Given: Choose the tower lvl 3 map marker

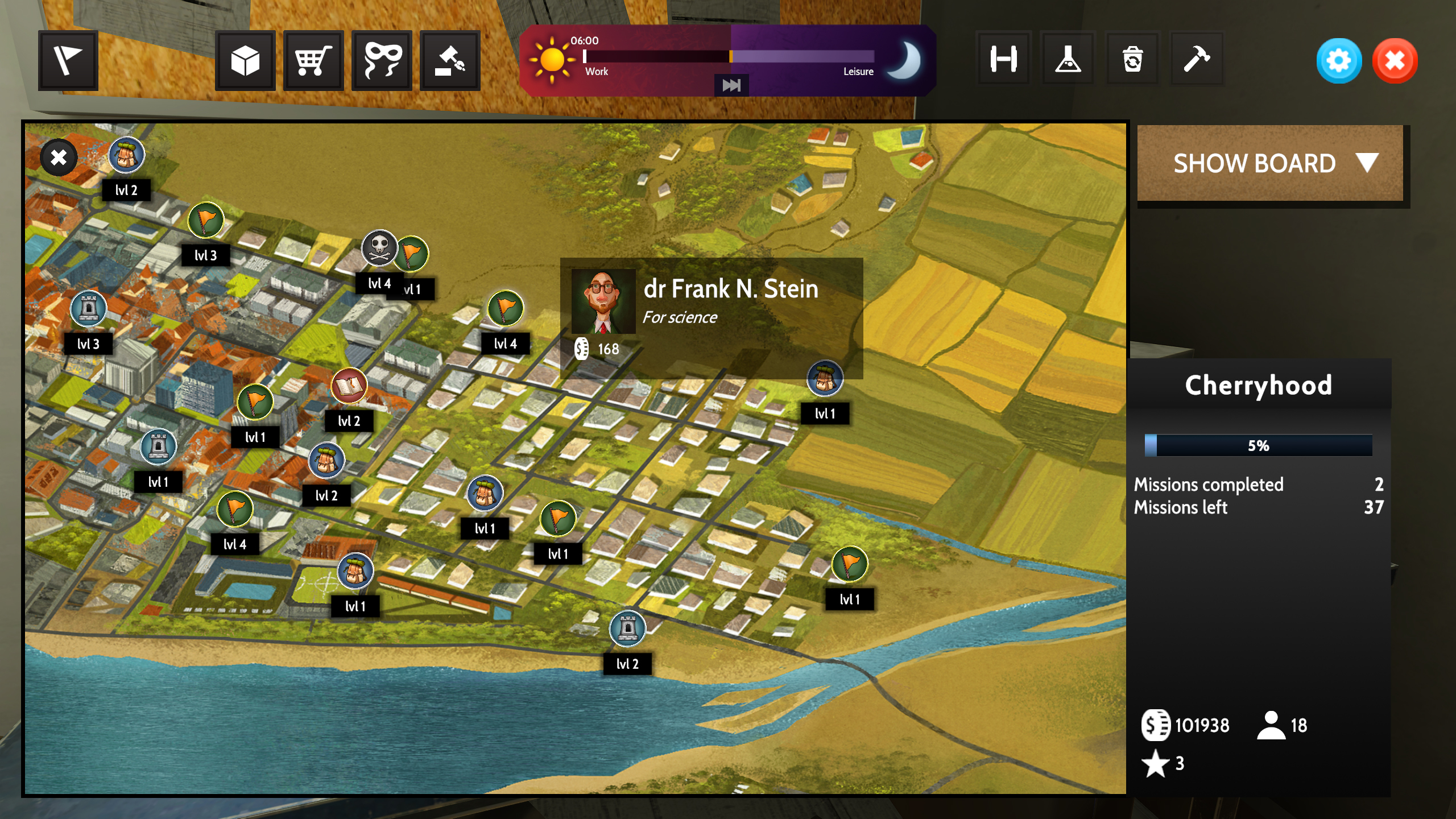Looking at the screenshot, I should [88, 309].
